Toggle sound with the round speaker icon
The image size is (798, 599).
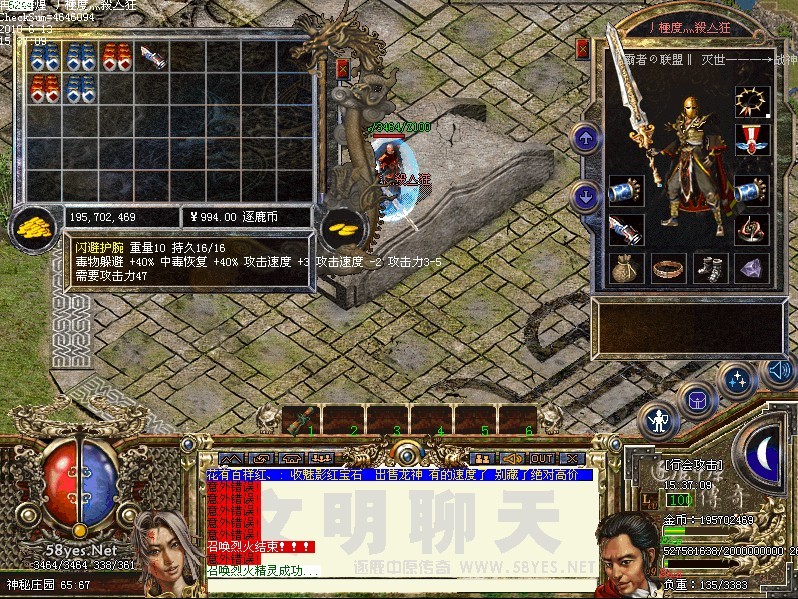click(778, 372)
